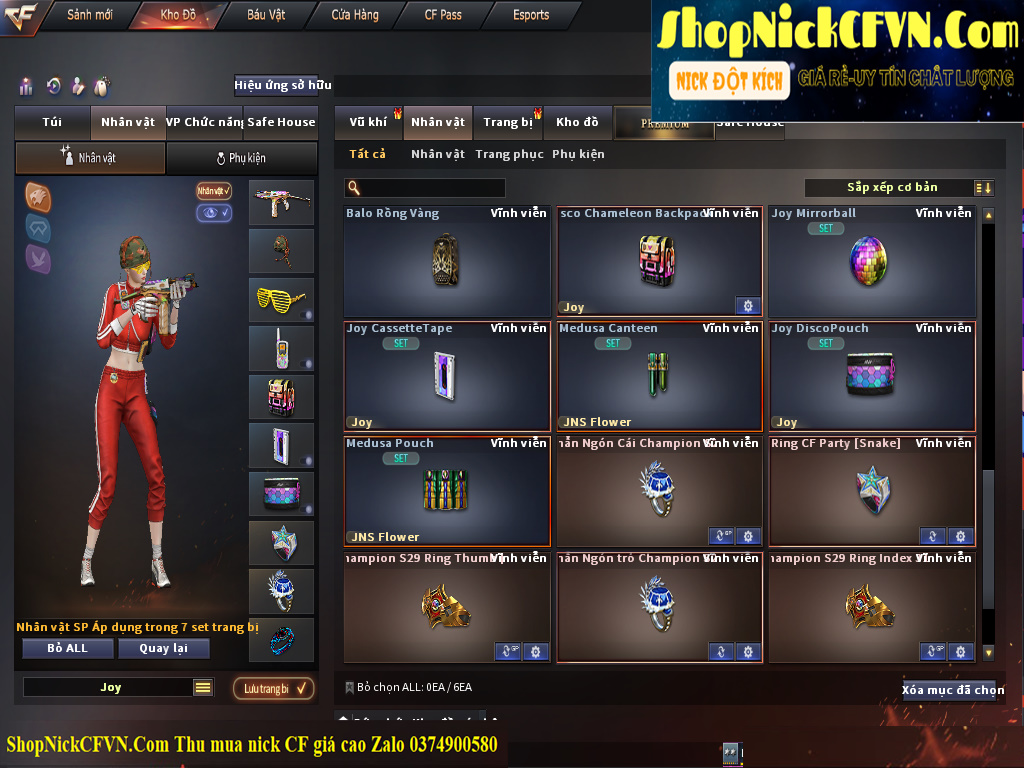Open the Kho Đồ top menu tab
Viewport: 1024px width, 768px height.
click(178, 15)
